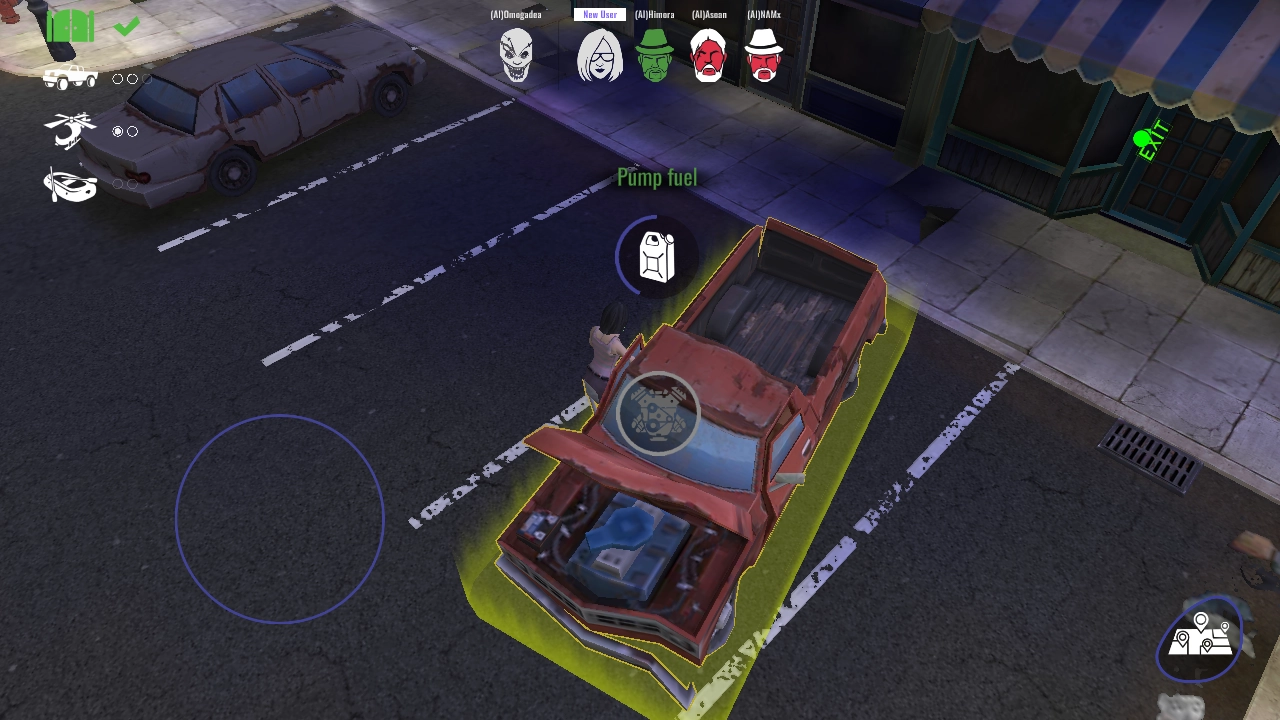The height and width of the screenshot is (720, 1280).
Task: Choose the (AI)Himera green hat portrait
Action: click(655, 55)
